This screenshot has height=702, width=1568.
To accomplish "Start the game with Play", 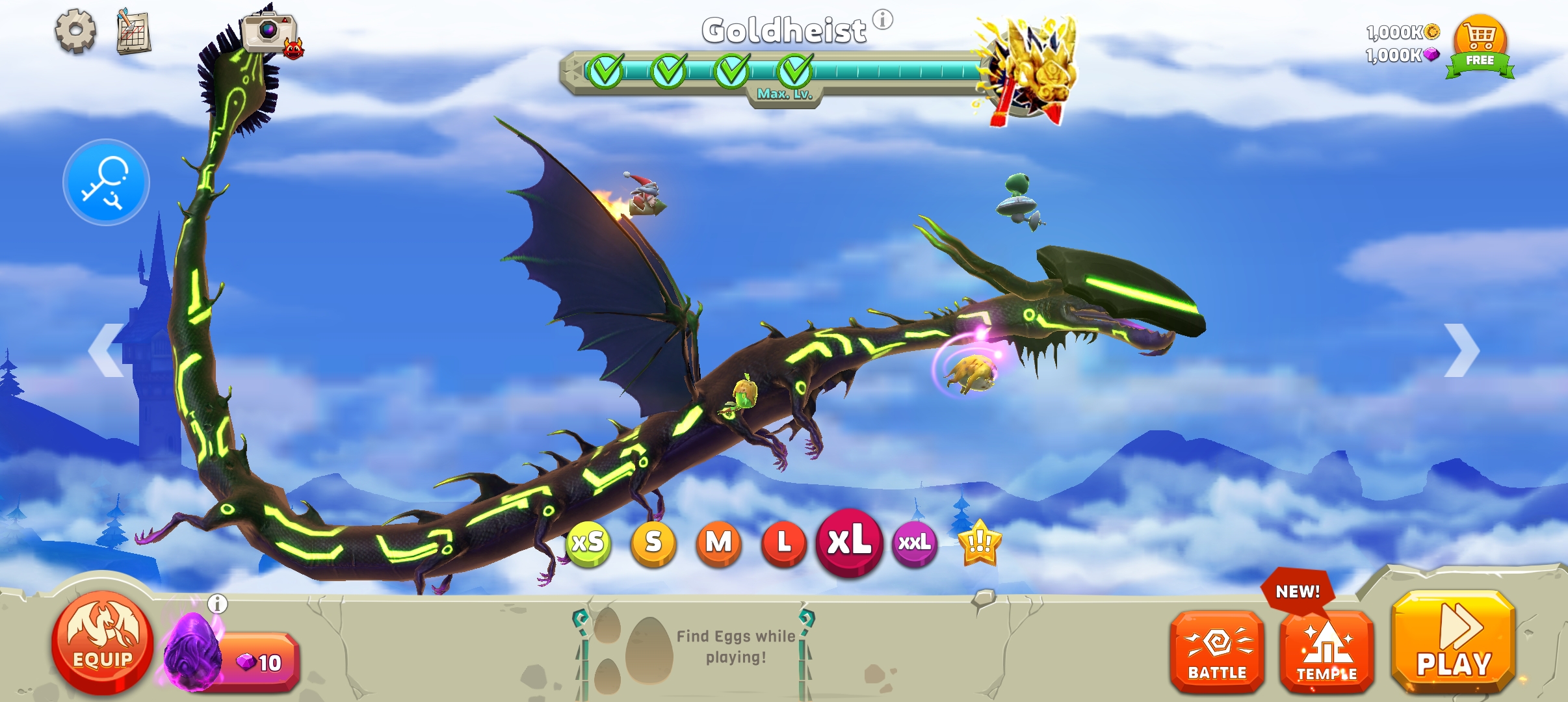I will coord(1454,642).
